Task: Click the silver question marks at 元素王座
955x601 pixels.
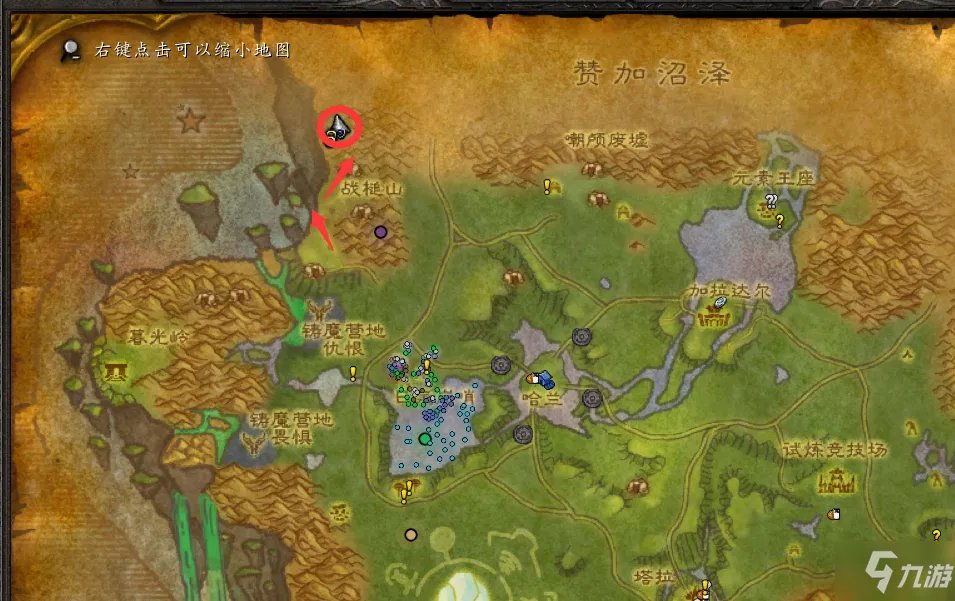Action: [x=771, y=201]
